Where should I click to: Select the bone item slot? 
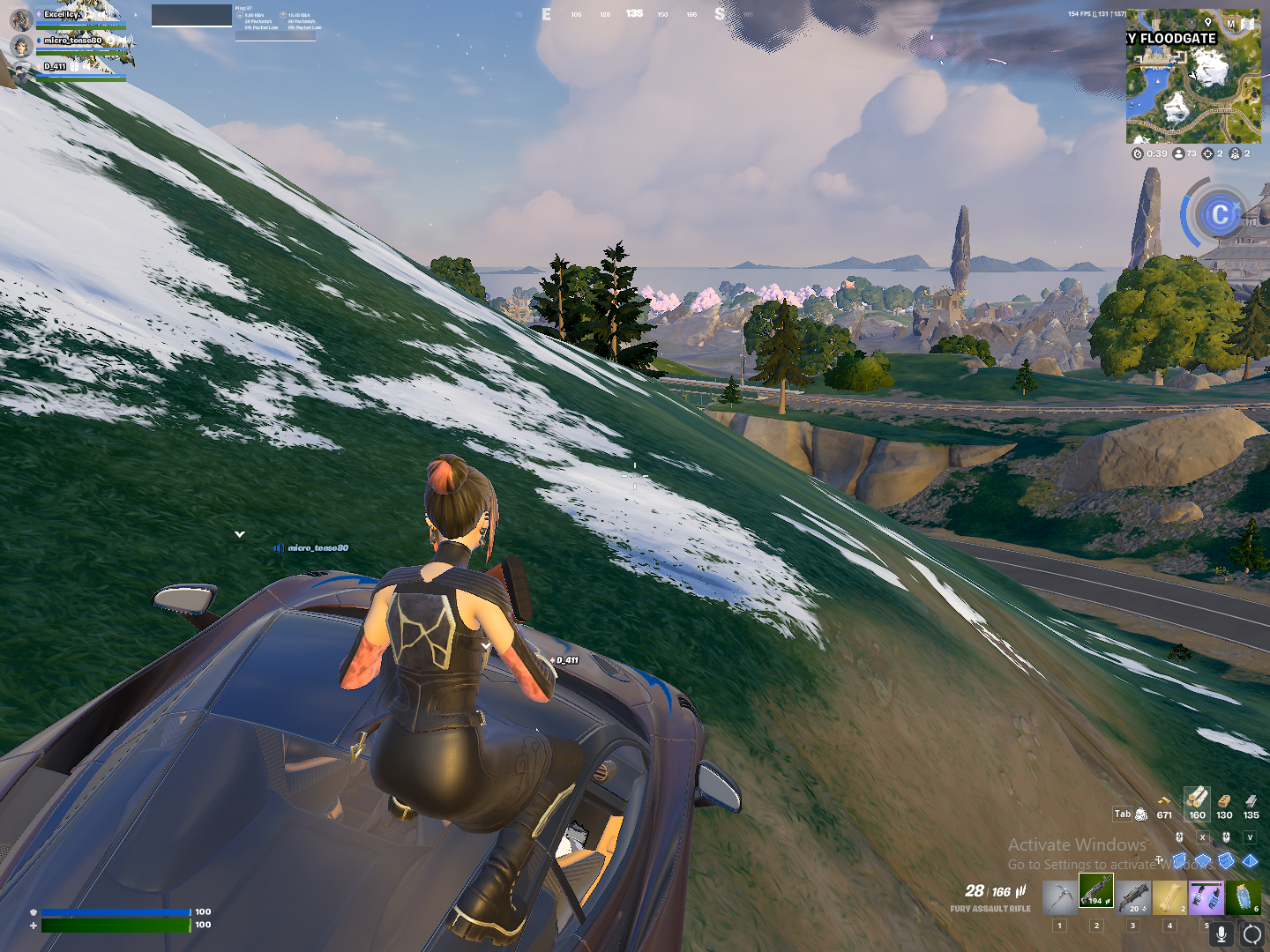click(x=1169, y=896)
